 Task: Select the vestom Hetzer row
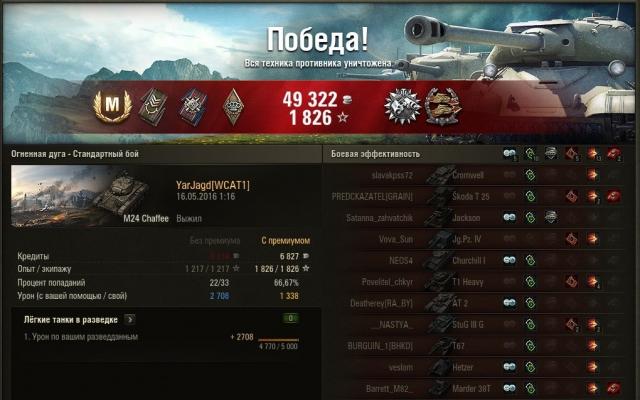pyautogui.click(x=478, y=368)
